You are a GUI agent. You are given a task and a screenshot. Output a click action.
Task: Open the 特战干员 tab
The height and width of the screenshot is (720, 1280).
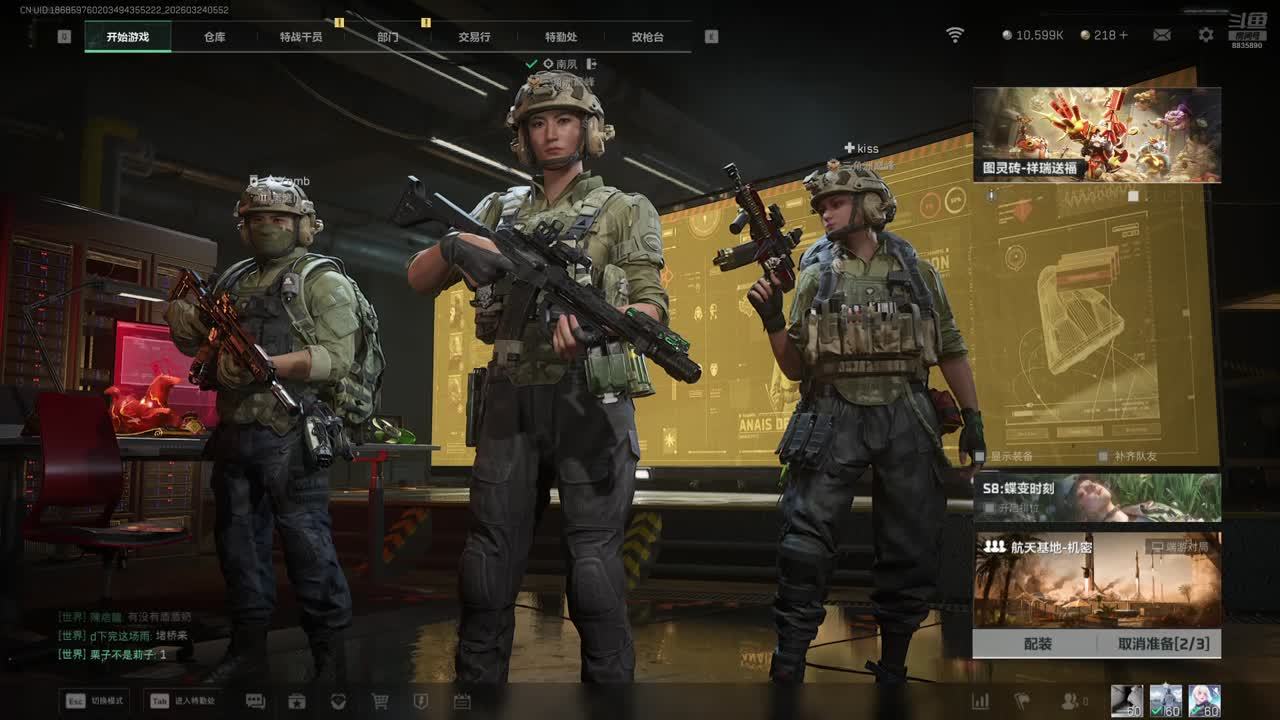coord(301,37)
